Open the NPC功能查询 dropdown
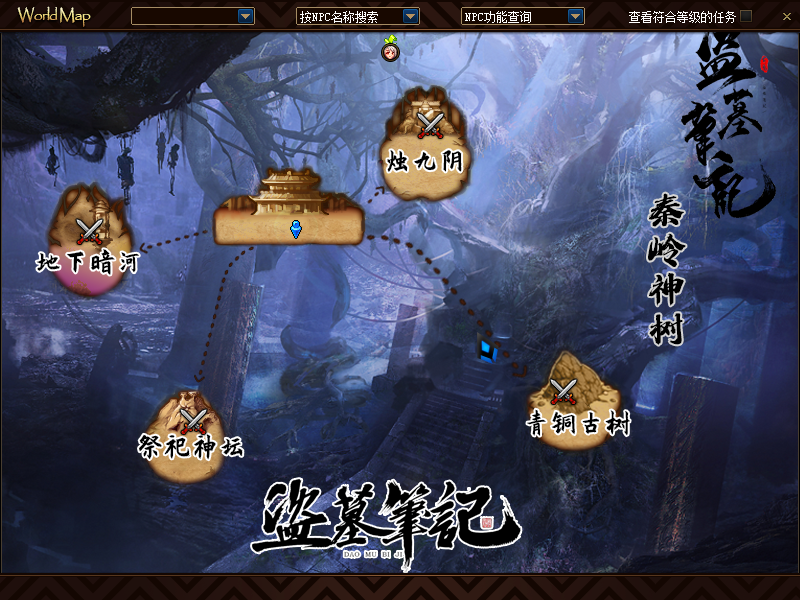This screenshot has height=600, width=800. point(575,16)
